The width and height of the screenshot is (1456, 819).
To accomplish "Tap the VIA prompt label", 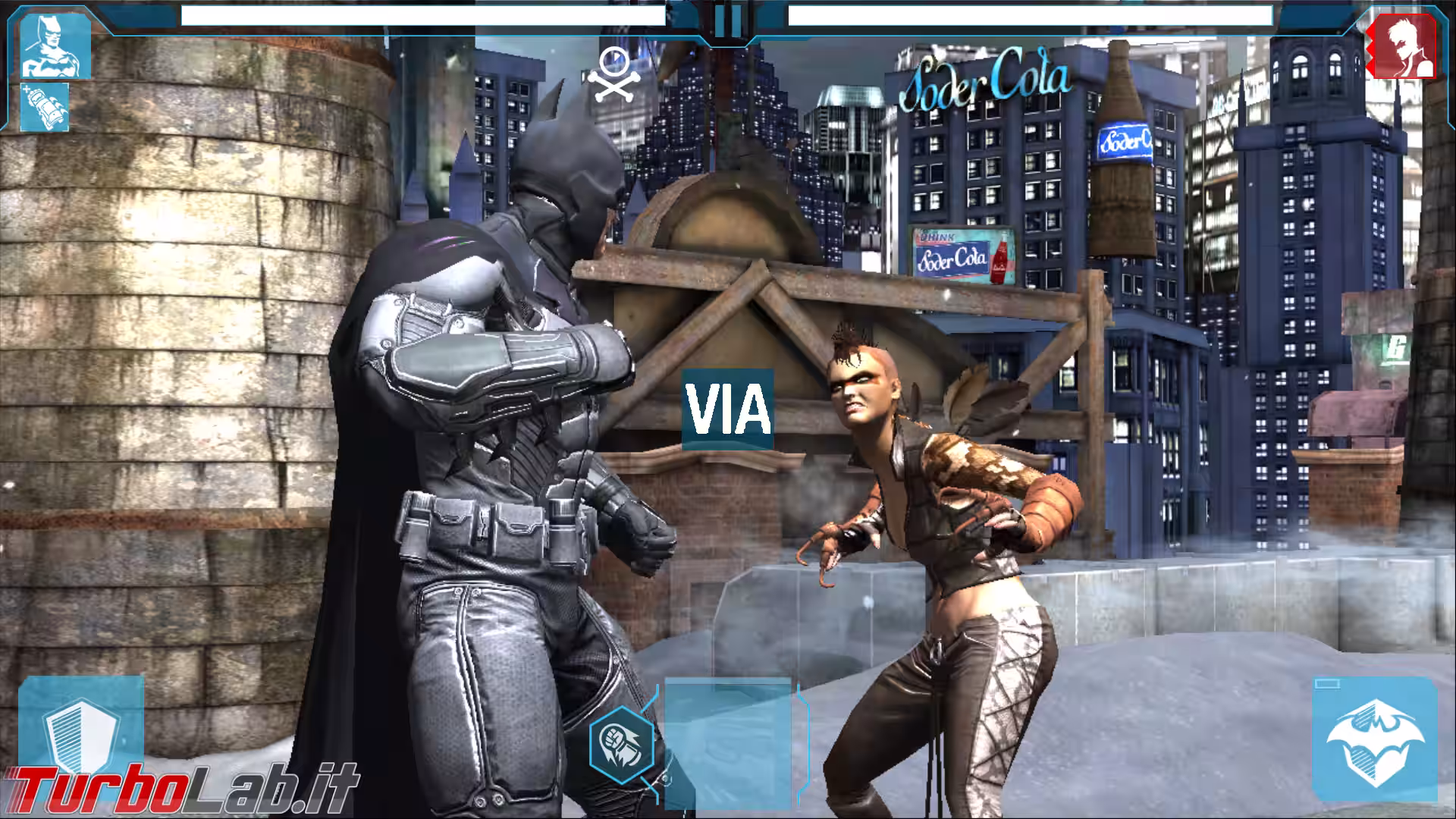I will (726, 408).
